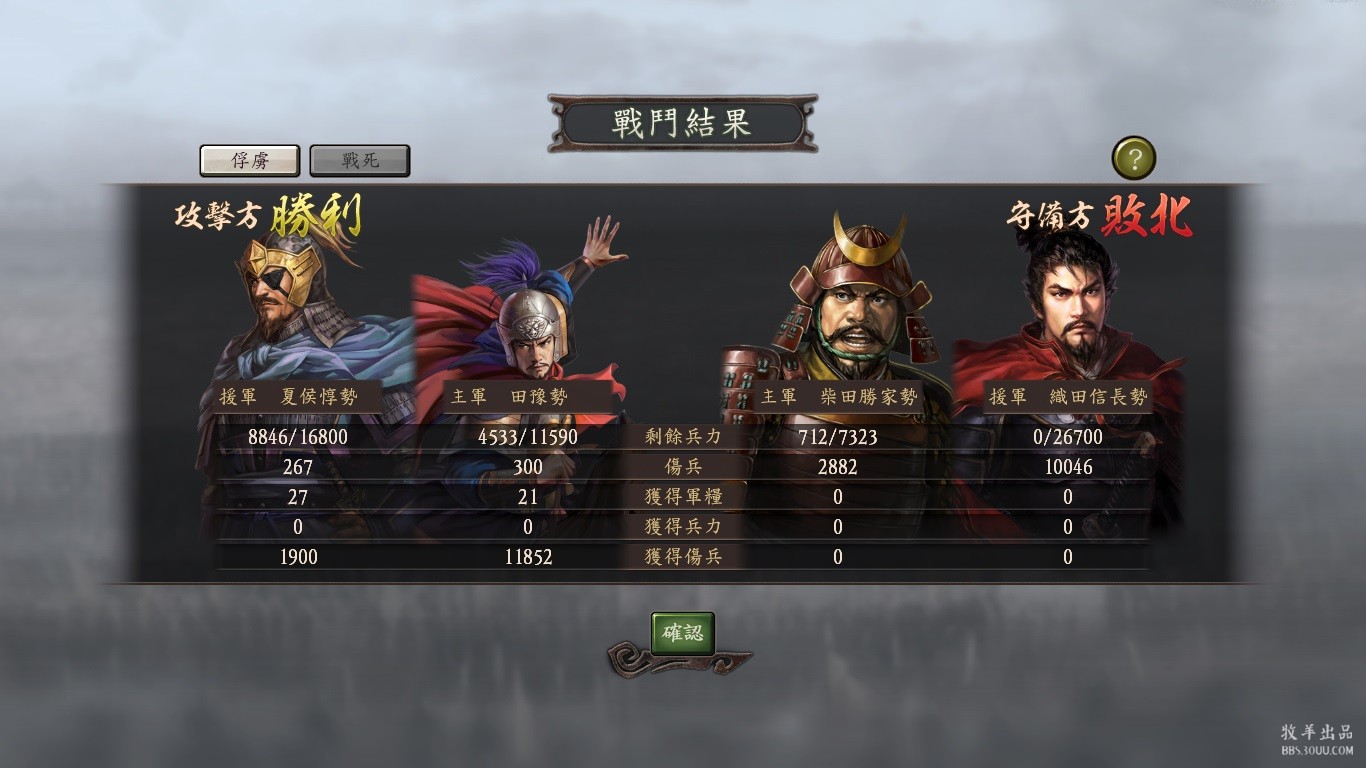
Task: Confirm the battle results with 確認
Action: [683, 633]
